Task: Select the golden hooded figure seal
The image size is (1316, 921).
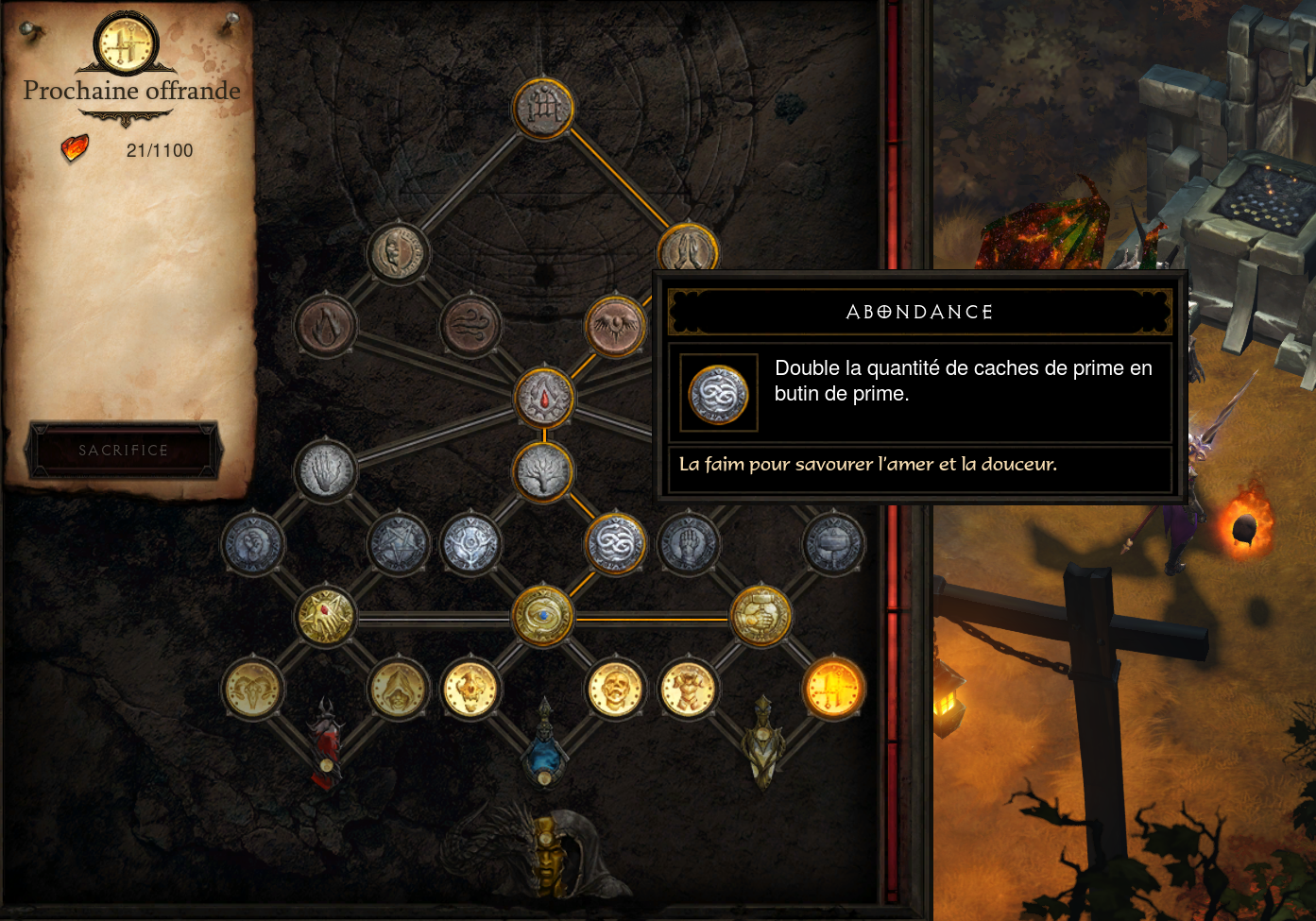Action: click(x=398, y=690)
